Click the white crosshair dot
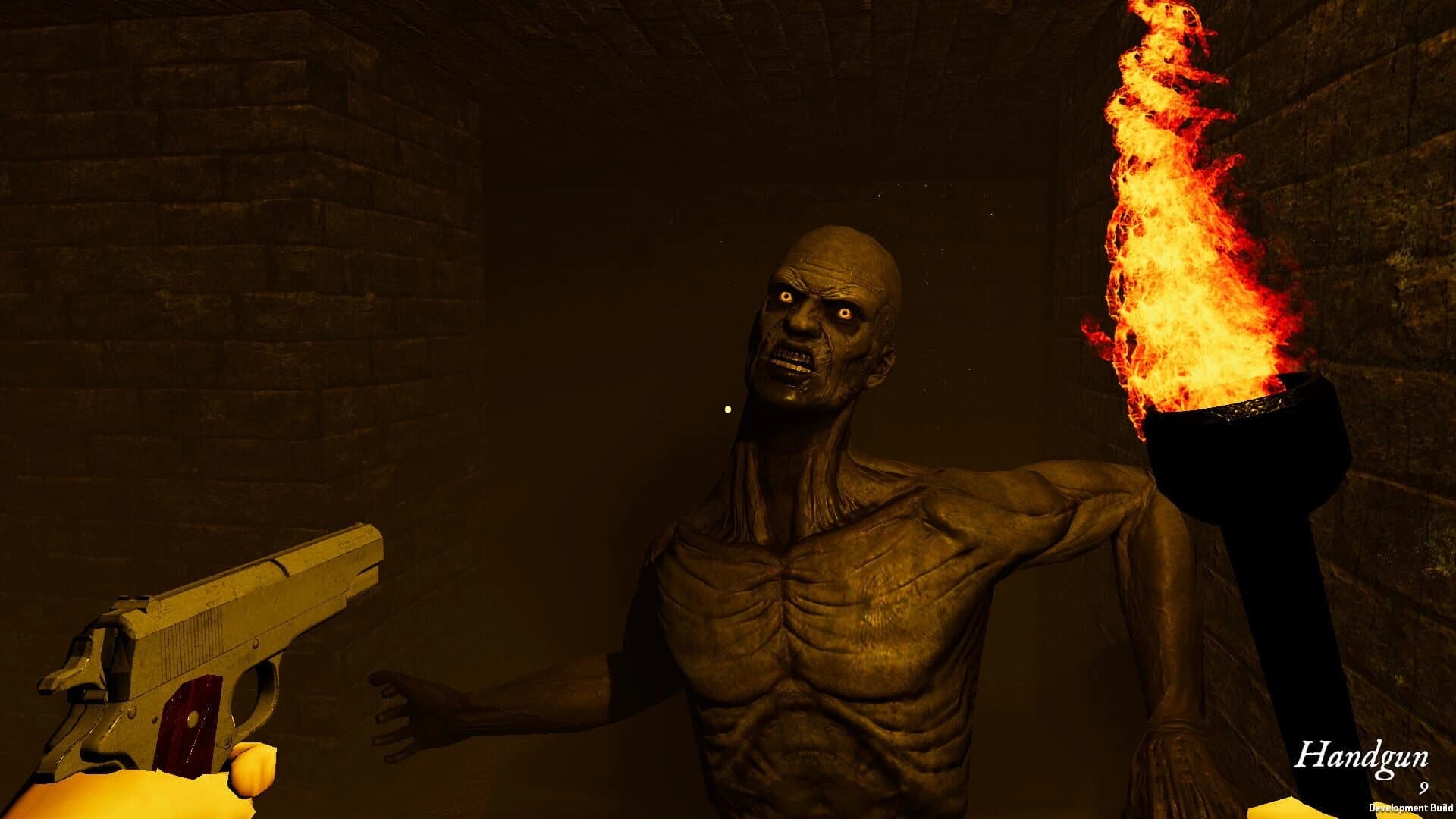This screenshot has width=1456, height=819. [x=726, y=409]
